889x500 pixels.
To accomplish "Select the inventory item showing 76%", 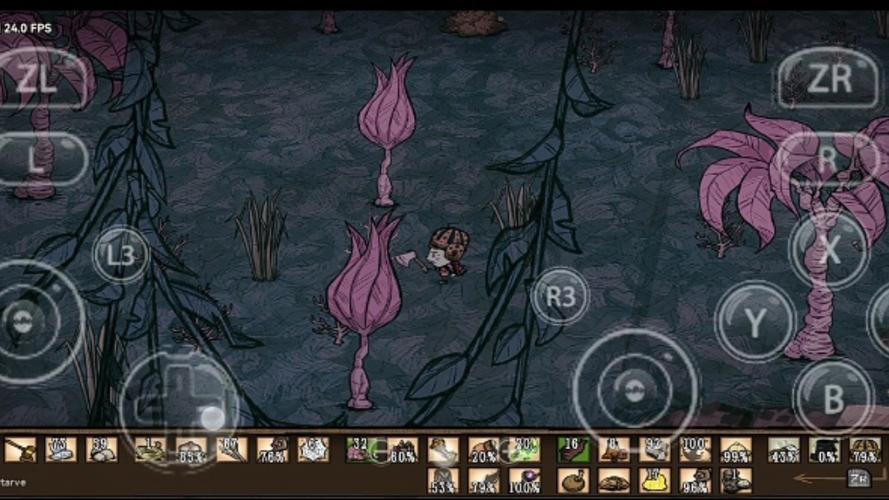I will coord(272,450).
